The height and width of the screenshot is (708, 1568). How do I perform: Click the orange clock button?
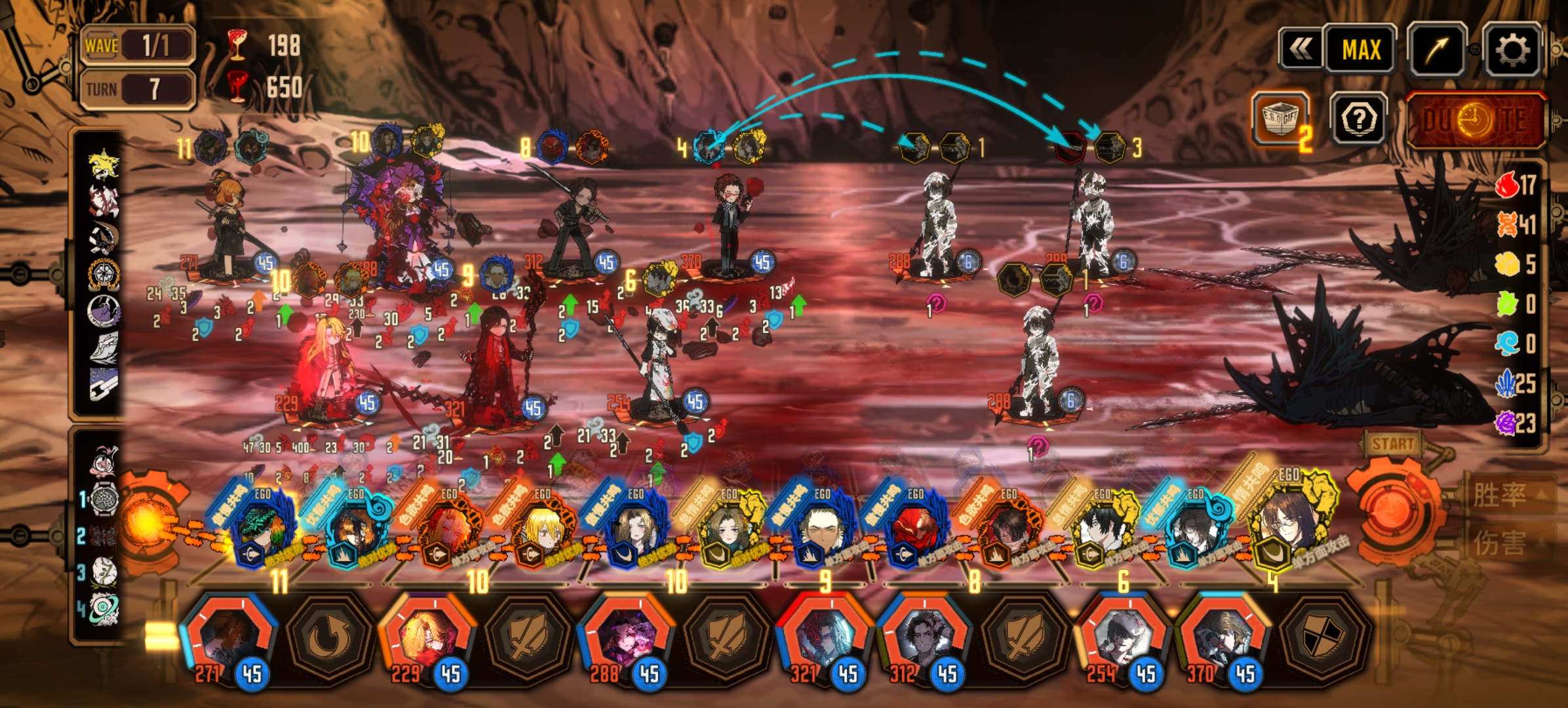[x=1476, y=121]
